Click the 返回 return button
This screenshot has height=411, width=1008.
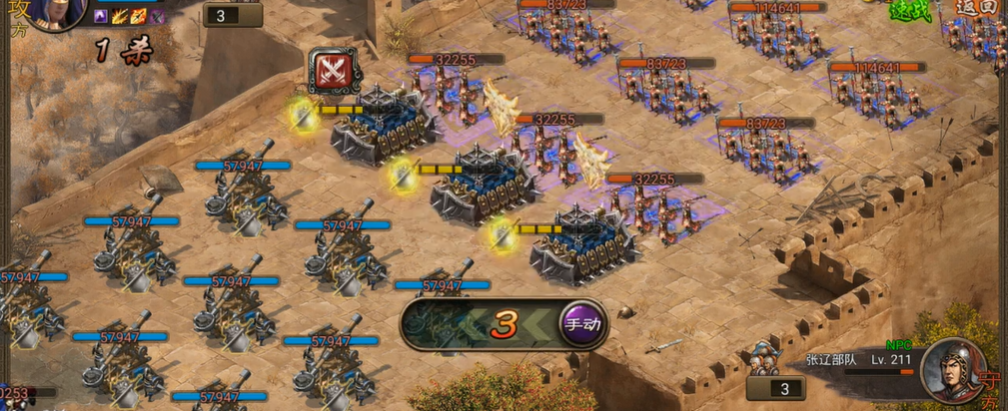click(x=973, y=6)
